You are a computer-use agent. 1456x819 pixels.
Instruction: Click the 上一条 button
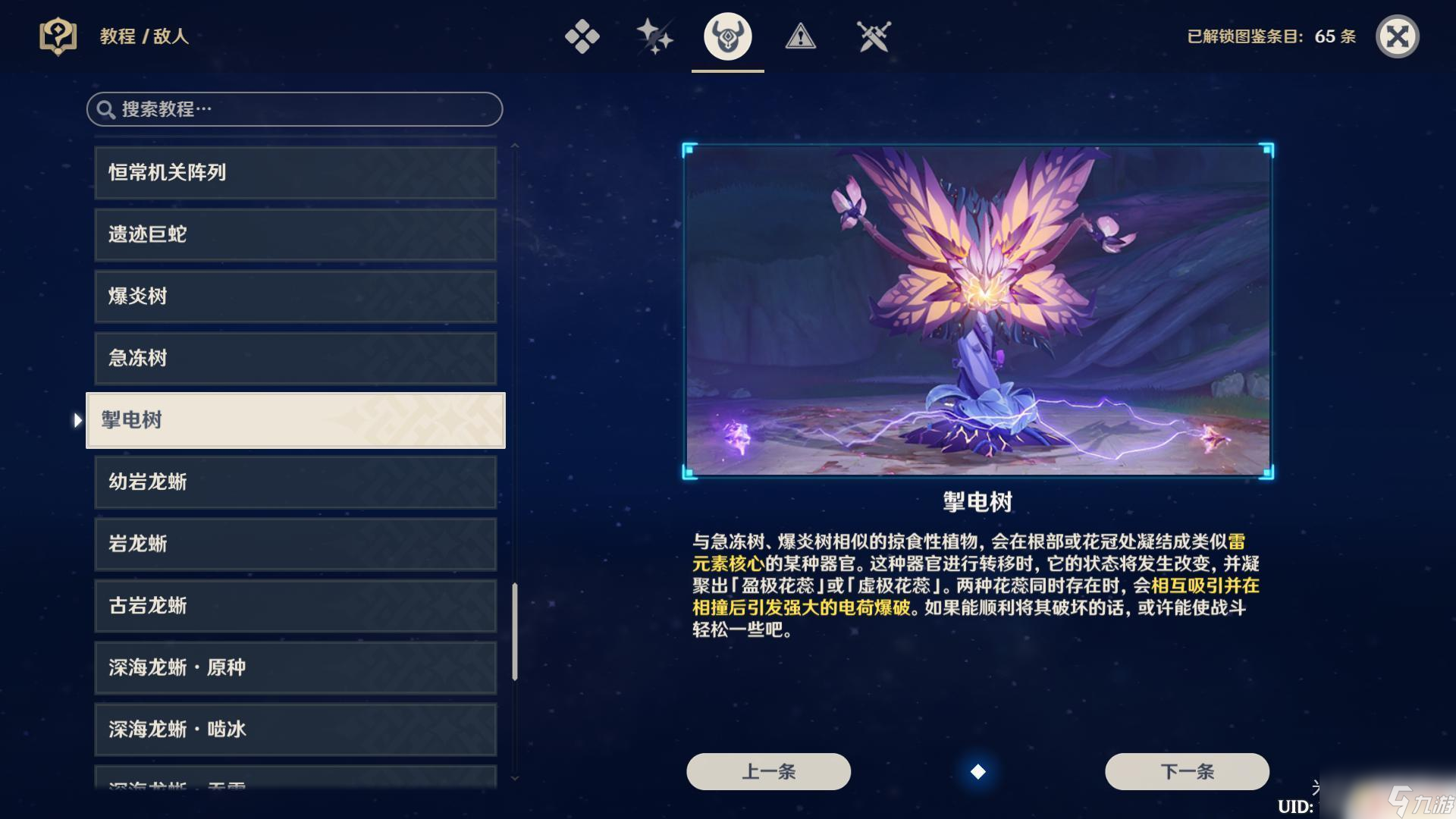click(x=767, y=771)
